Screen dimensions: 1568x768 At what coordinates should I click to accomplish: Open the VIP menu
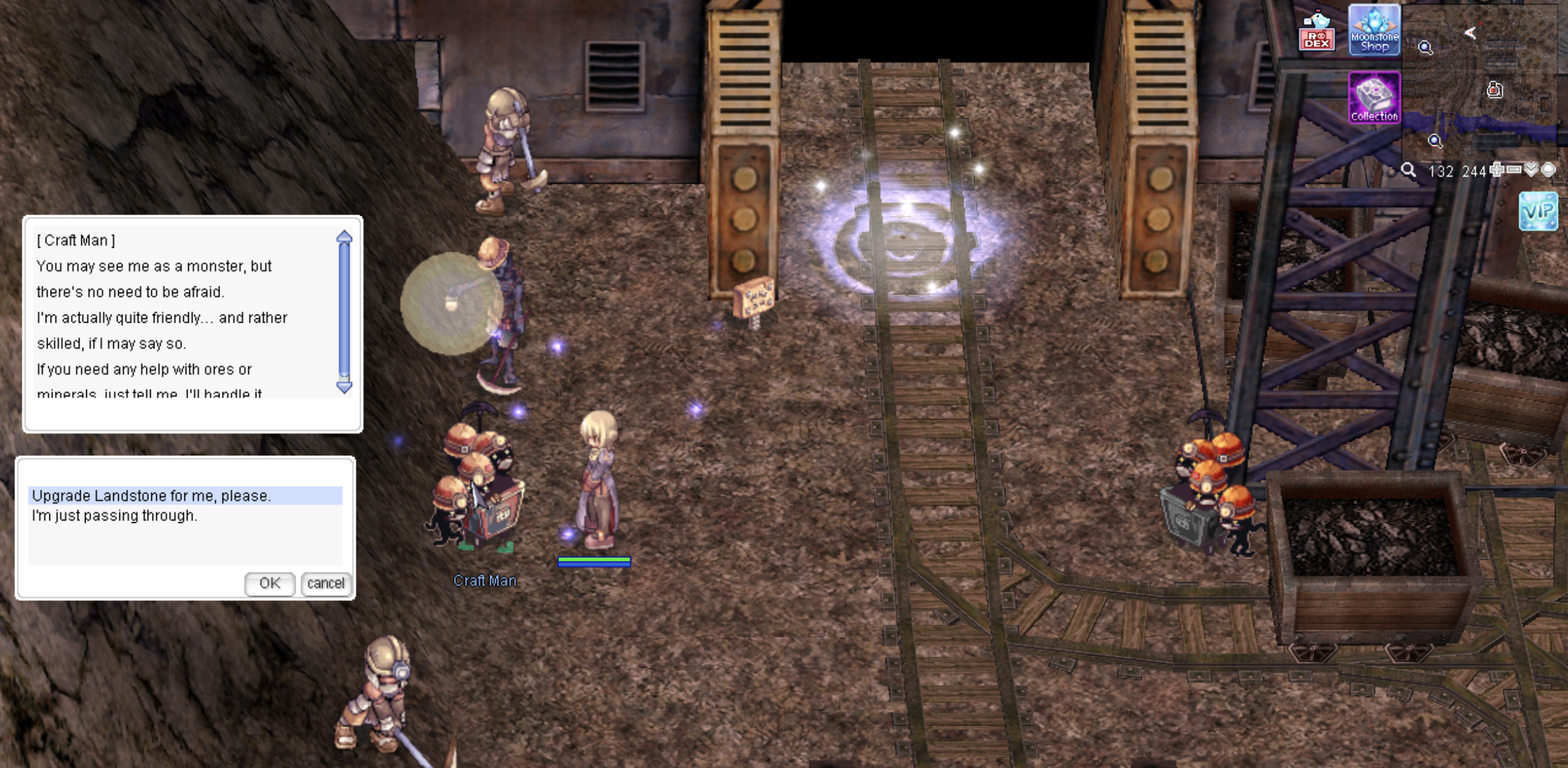1538,211
